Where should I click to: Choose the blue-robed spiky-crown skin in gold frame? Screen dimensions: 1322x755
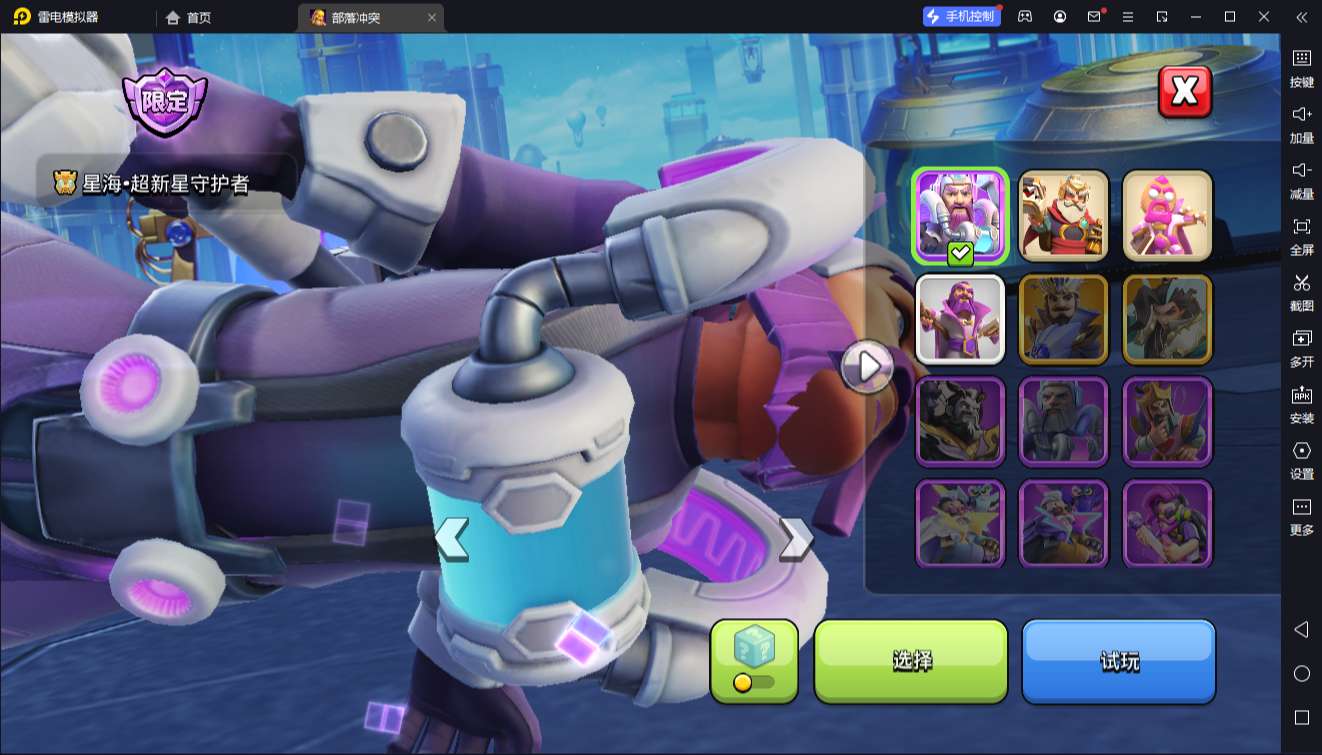(x=1064, y=319)
